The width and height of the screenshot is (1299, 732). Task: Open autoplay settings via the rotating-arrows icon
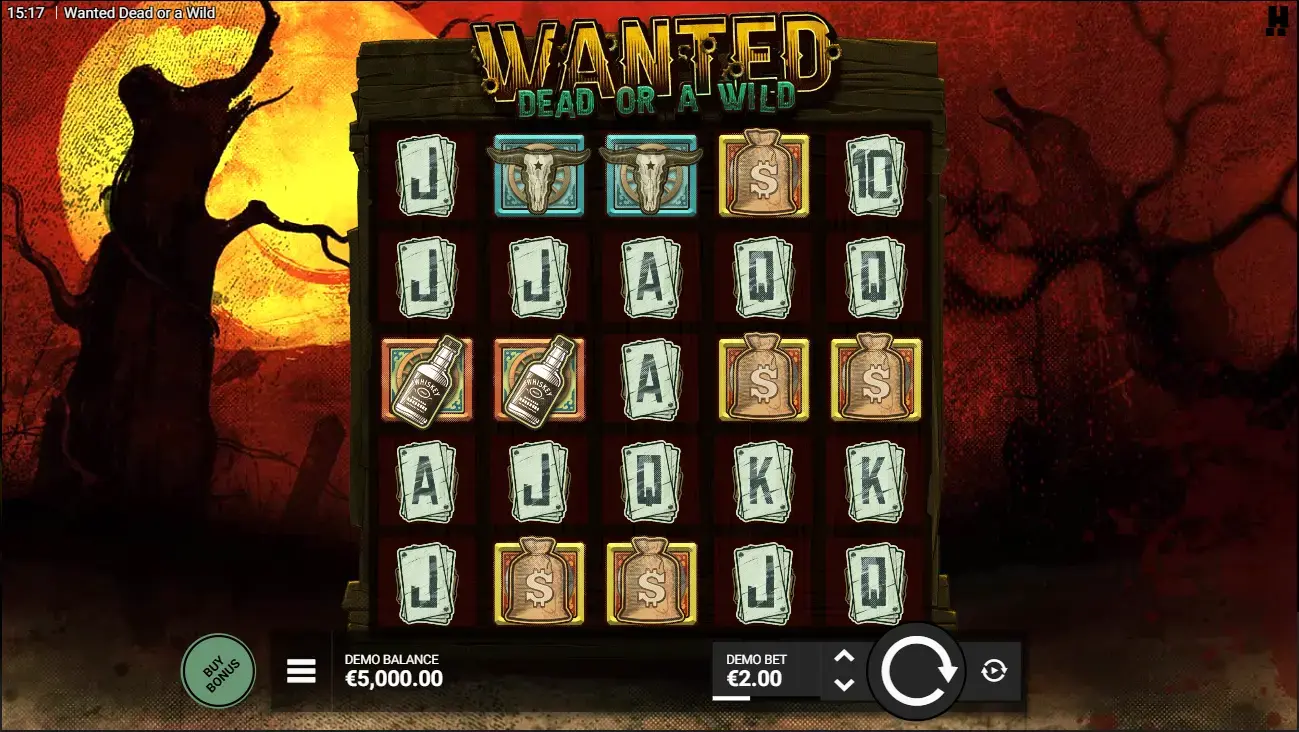[991, 671]
